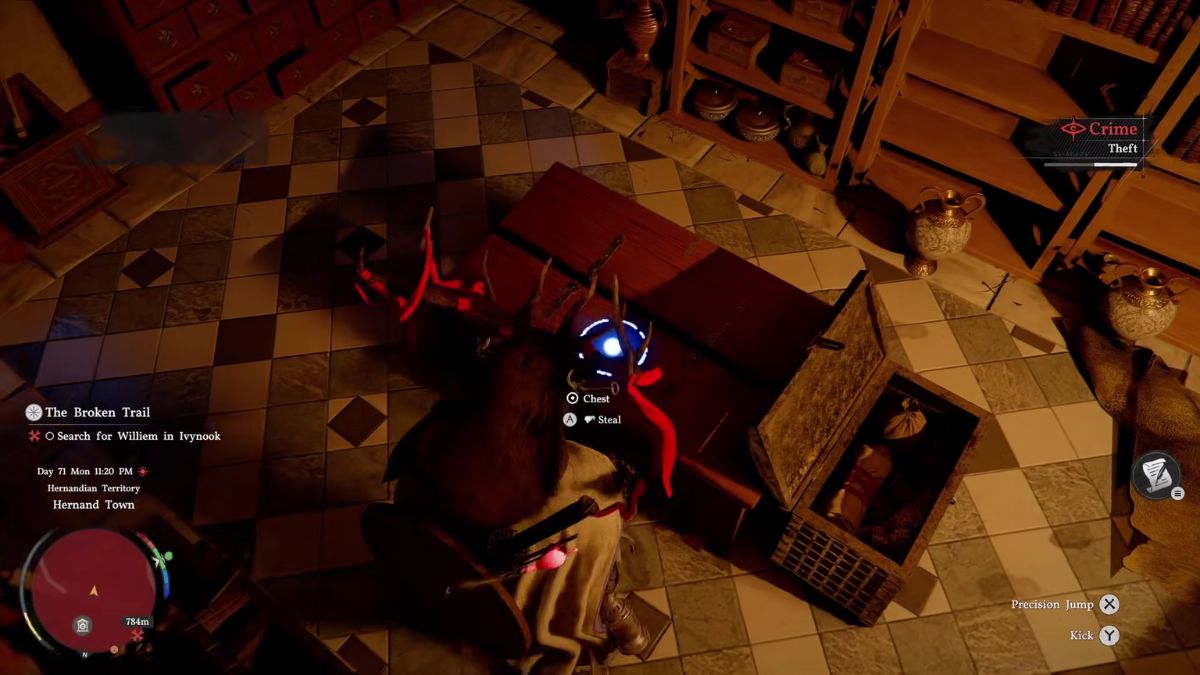Open the scroll journal icon
The image size is (1200, 675).
pos(1156,476)
